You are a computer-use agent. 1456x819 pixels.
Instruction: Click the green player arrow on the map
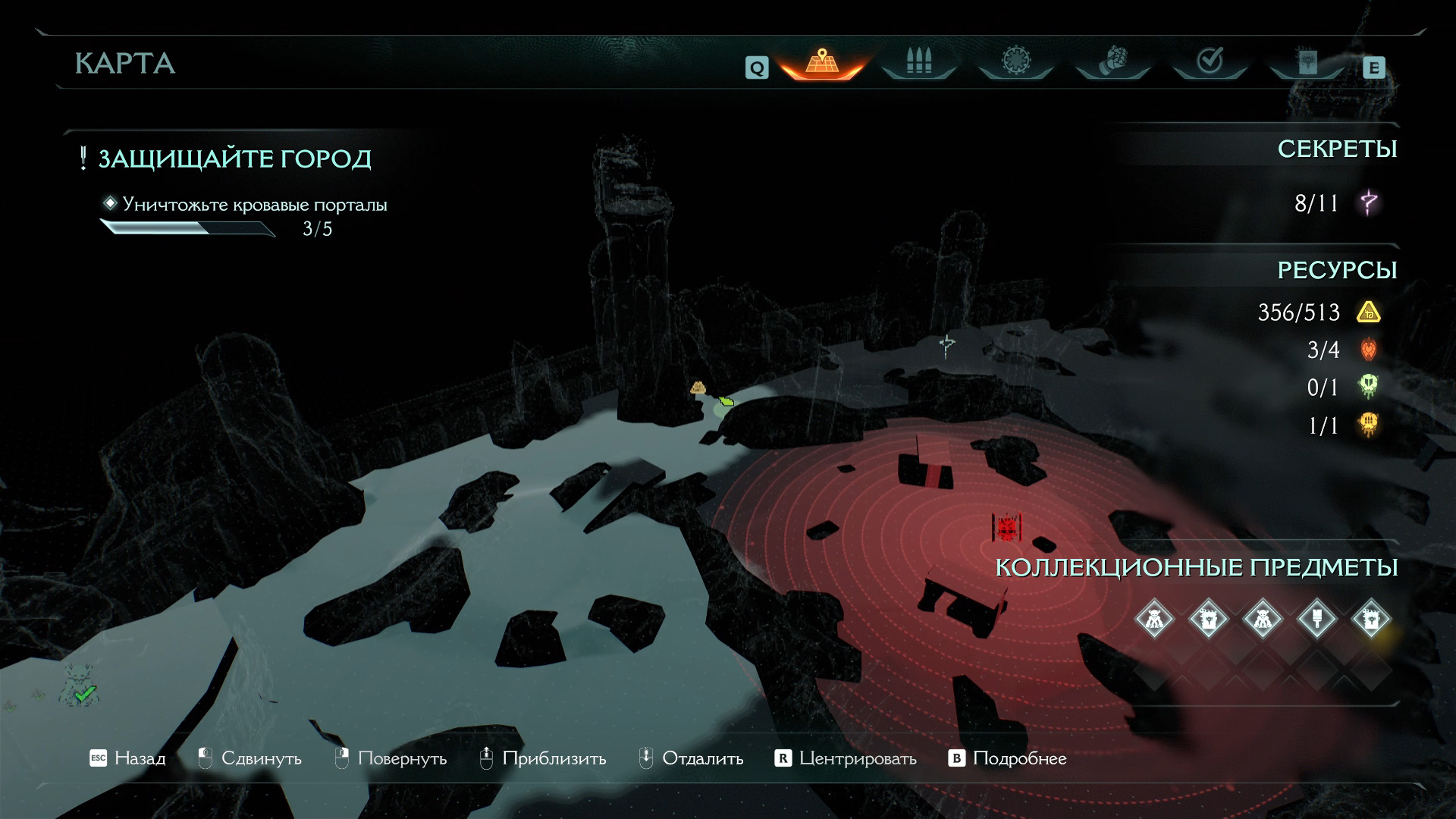point(726,400)
